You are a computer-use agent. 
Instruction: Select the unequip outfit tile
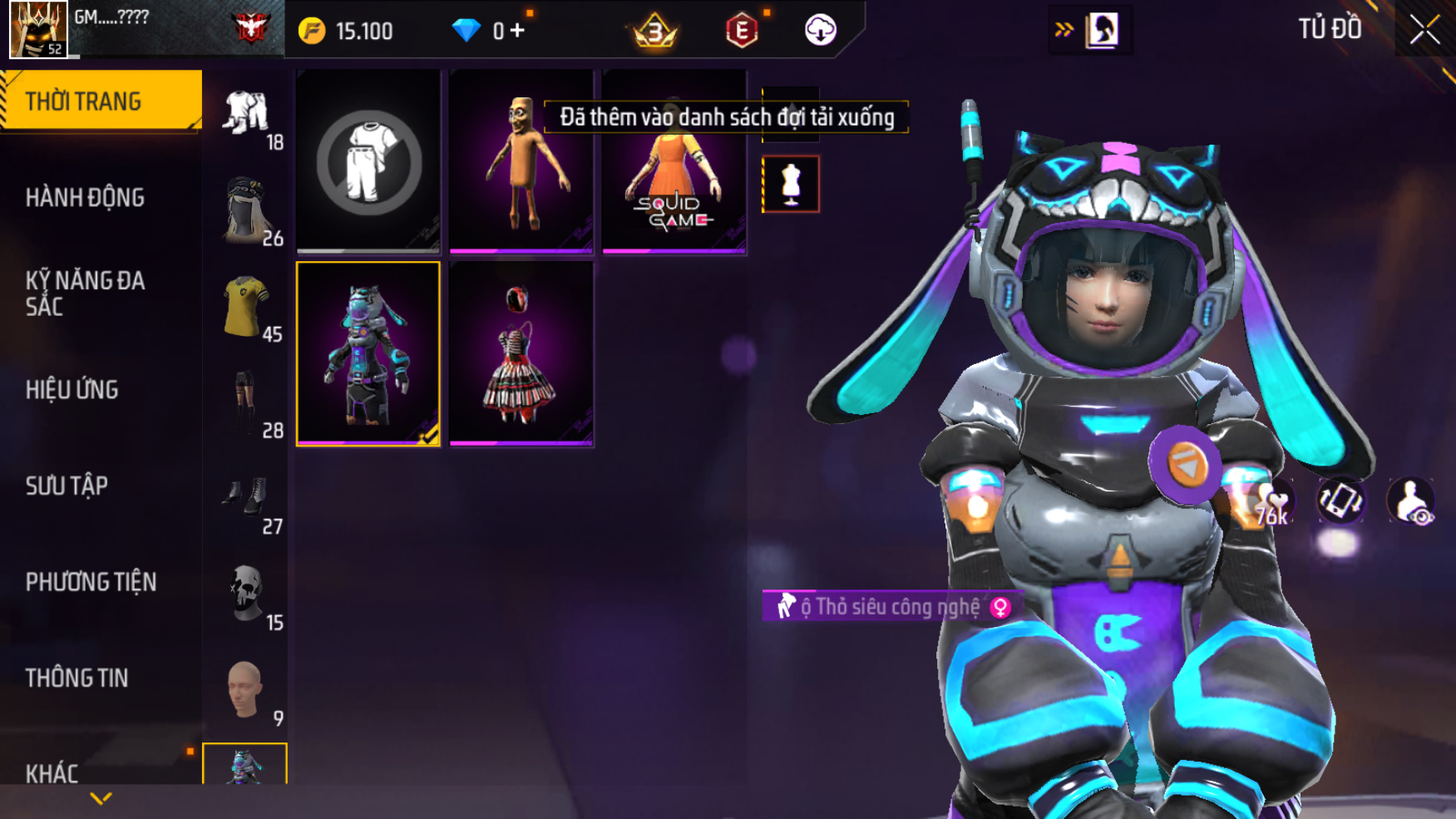[368, 161]
